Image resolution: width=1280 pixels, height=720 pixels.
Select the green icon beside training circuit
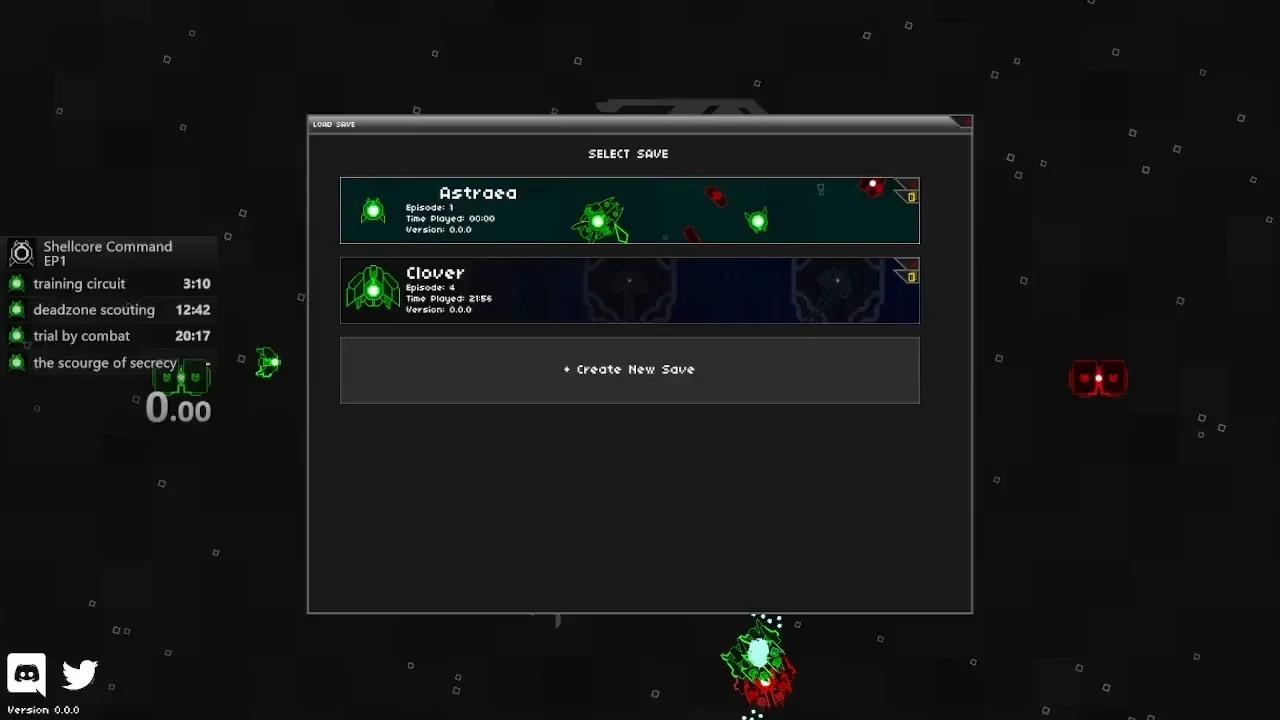(x=16, y=283)
